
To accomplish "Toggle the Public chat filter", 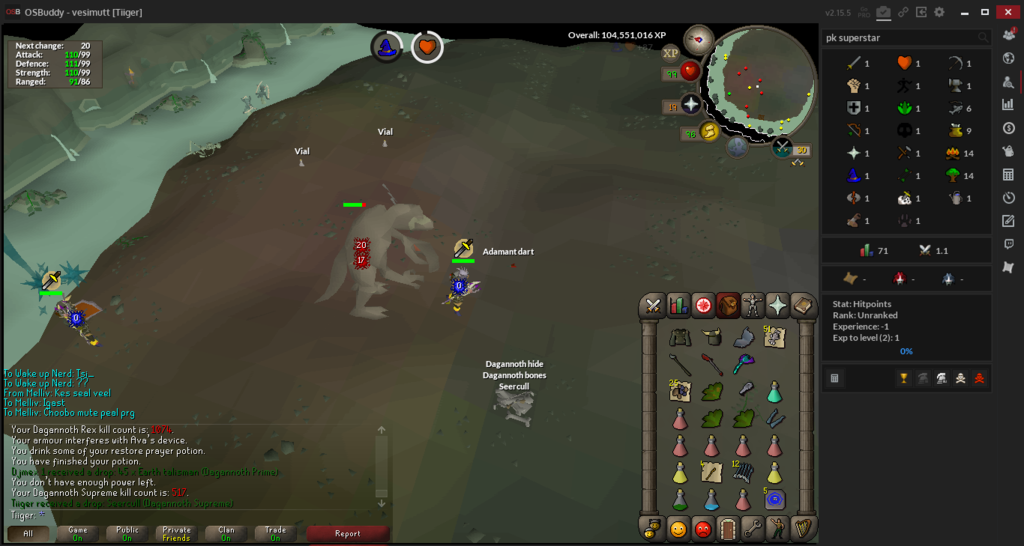I will pyautogui.click(x=127, y=534).
